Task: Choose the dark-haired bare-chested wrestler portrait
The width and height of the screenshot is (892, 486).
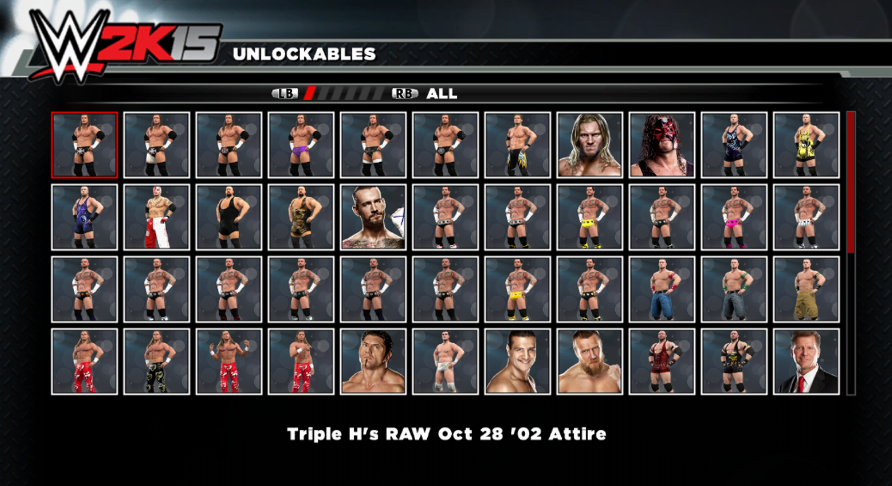Action: 373,361
